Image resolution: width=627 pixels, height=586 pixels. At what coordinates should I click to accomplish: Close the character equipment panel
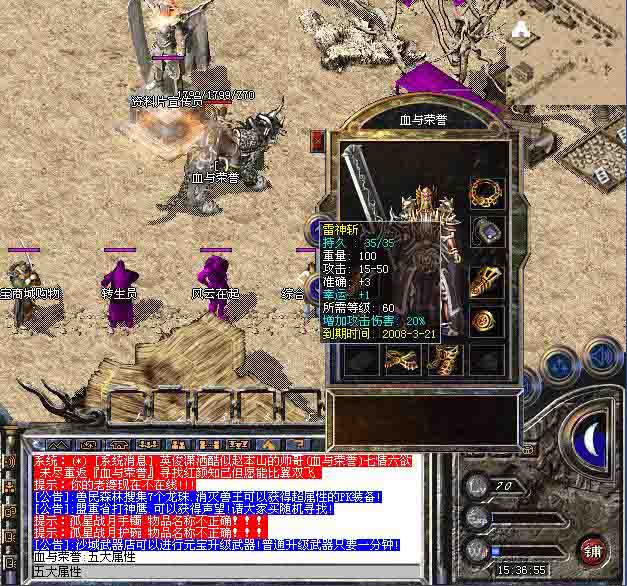coord(318,141)
